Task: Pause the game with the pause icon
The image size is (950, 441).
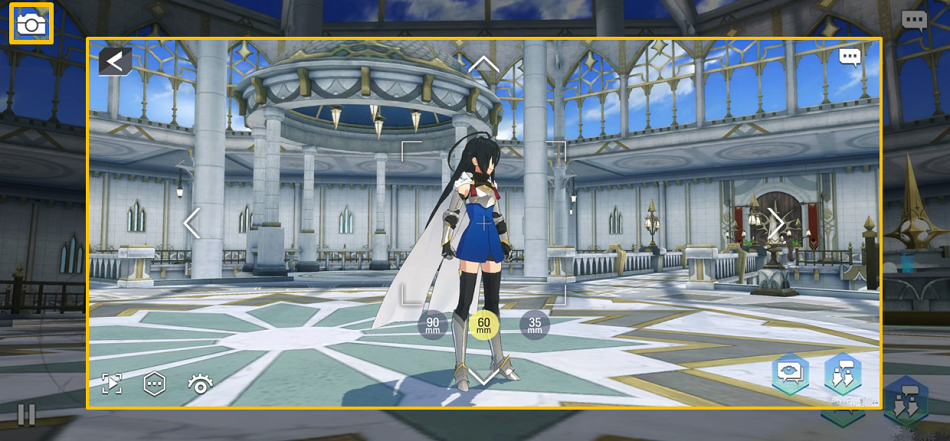Action: (26, 414)
